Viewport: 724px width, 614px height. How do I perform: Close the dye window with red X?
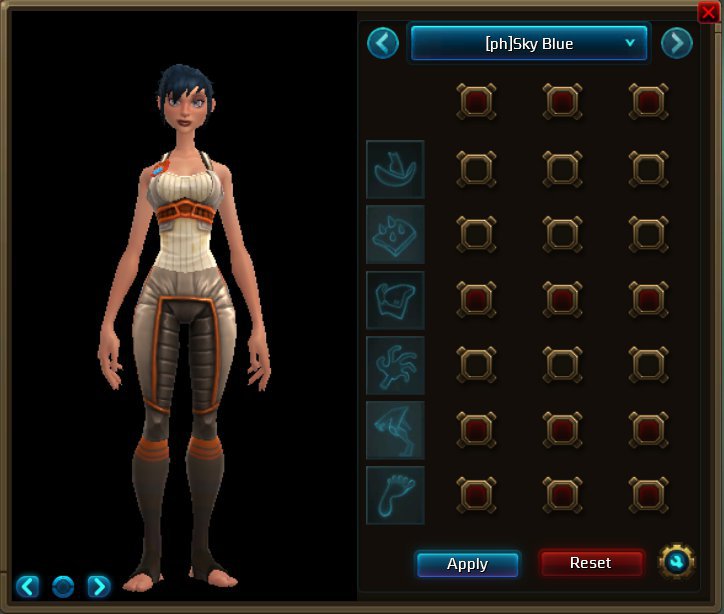pos(708,12)
